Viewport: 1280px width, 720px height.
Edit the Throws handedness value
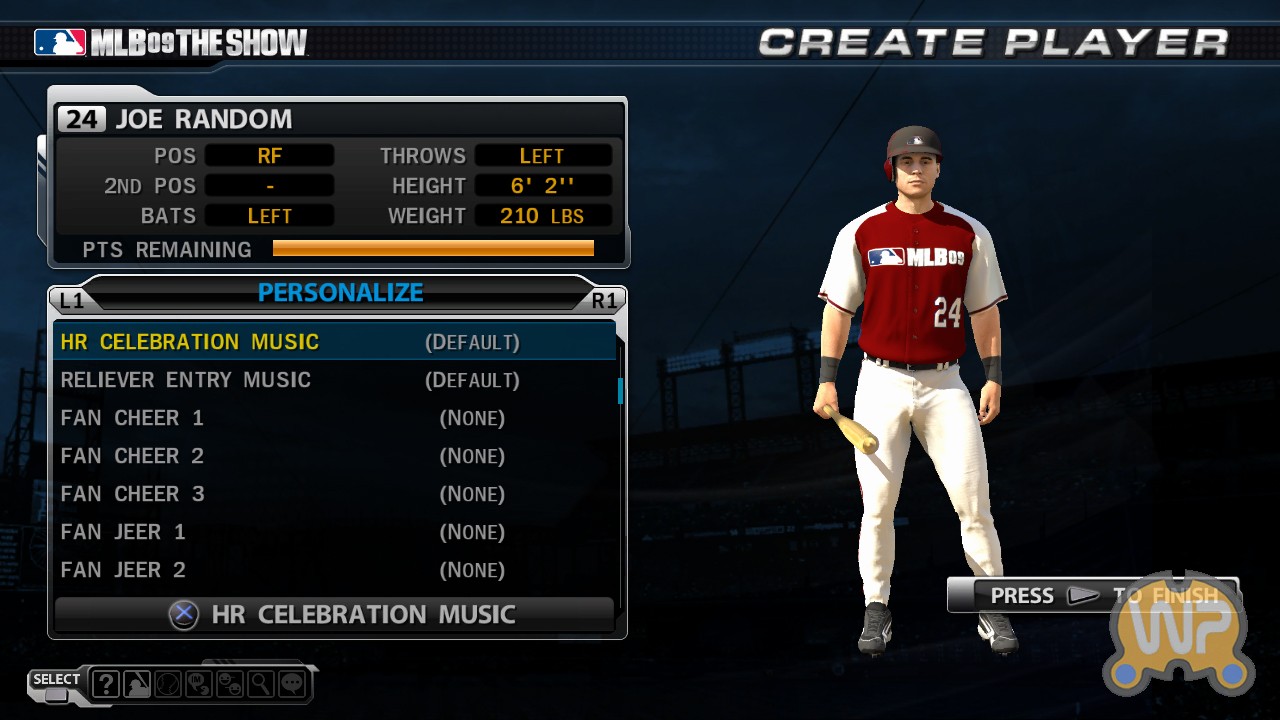pyautogui.click(x=542, y=156)
